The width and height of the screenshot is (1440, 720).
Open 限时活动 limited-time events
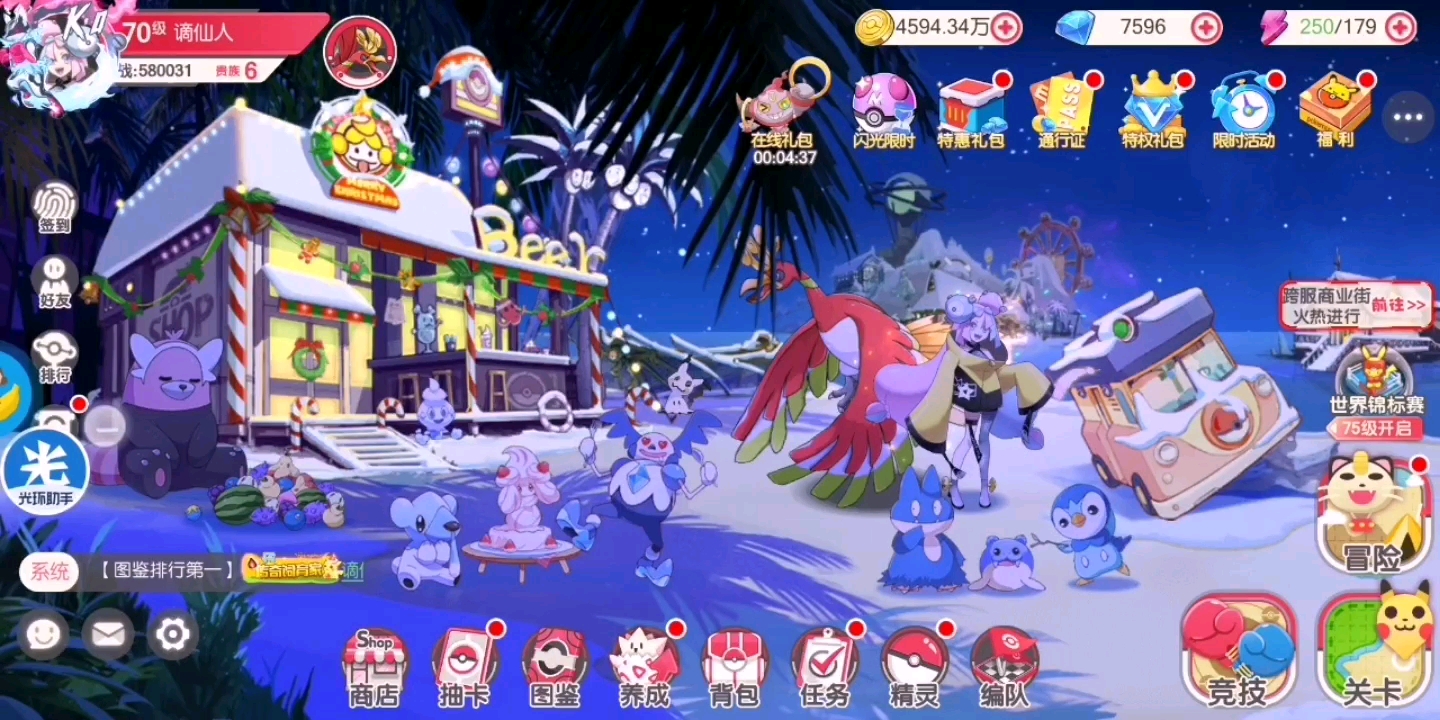(x=1243, y=110)
